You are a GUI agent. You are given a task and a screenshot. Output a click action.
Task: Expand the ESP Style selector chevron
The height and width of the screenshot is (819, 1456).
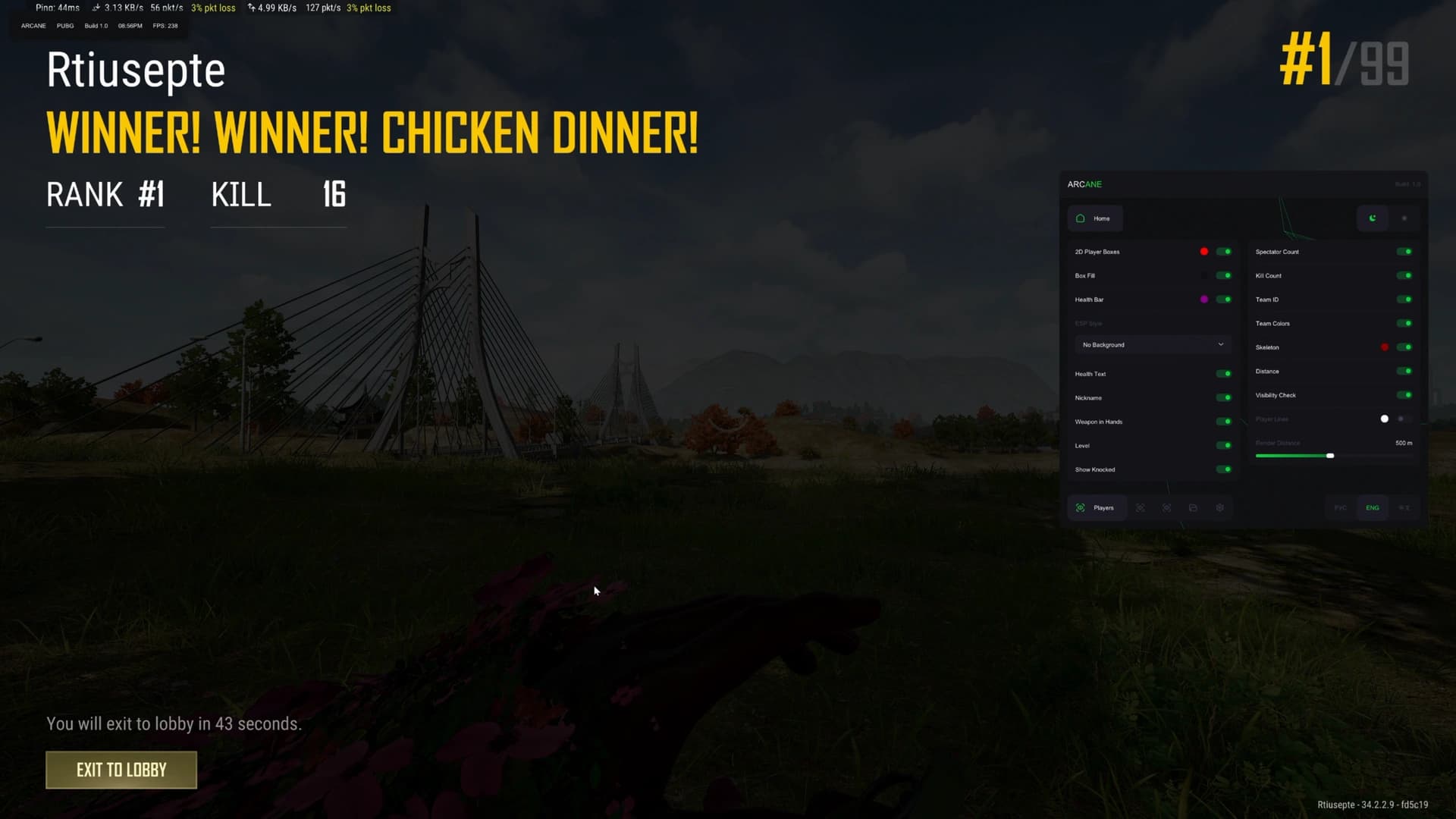tap(1220, 344)
